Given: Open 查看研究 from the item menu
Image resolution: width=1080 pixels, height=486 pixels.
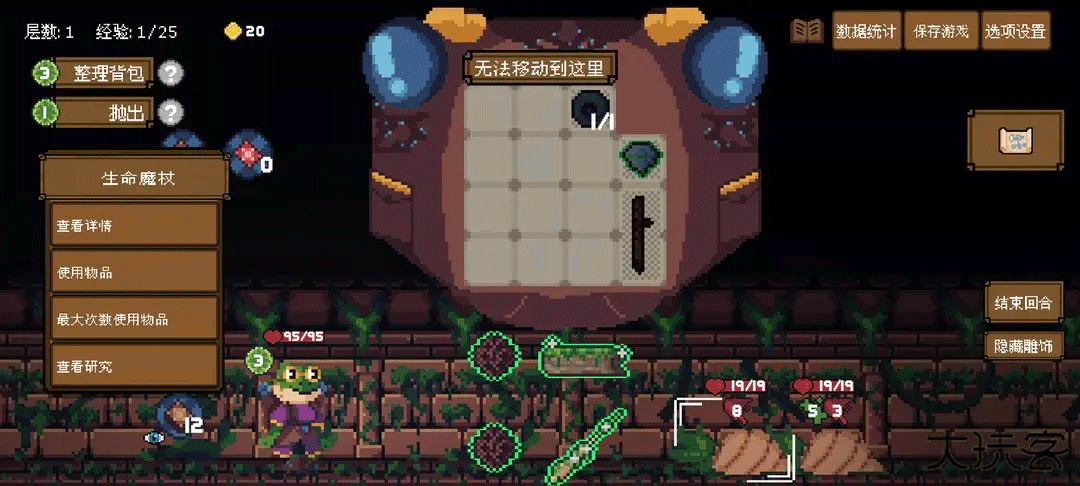Looking at the screenshot, I should (134, 367).
